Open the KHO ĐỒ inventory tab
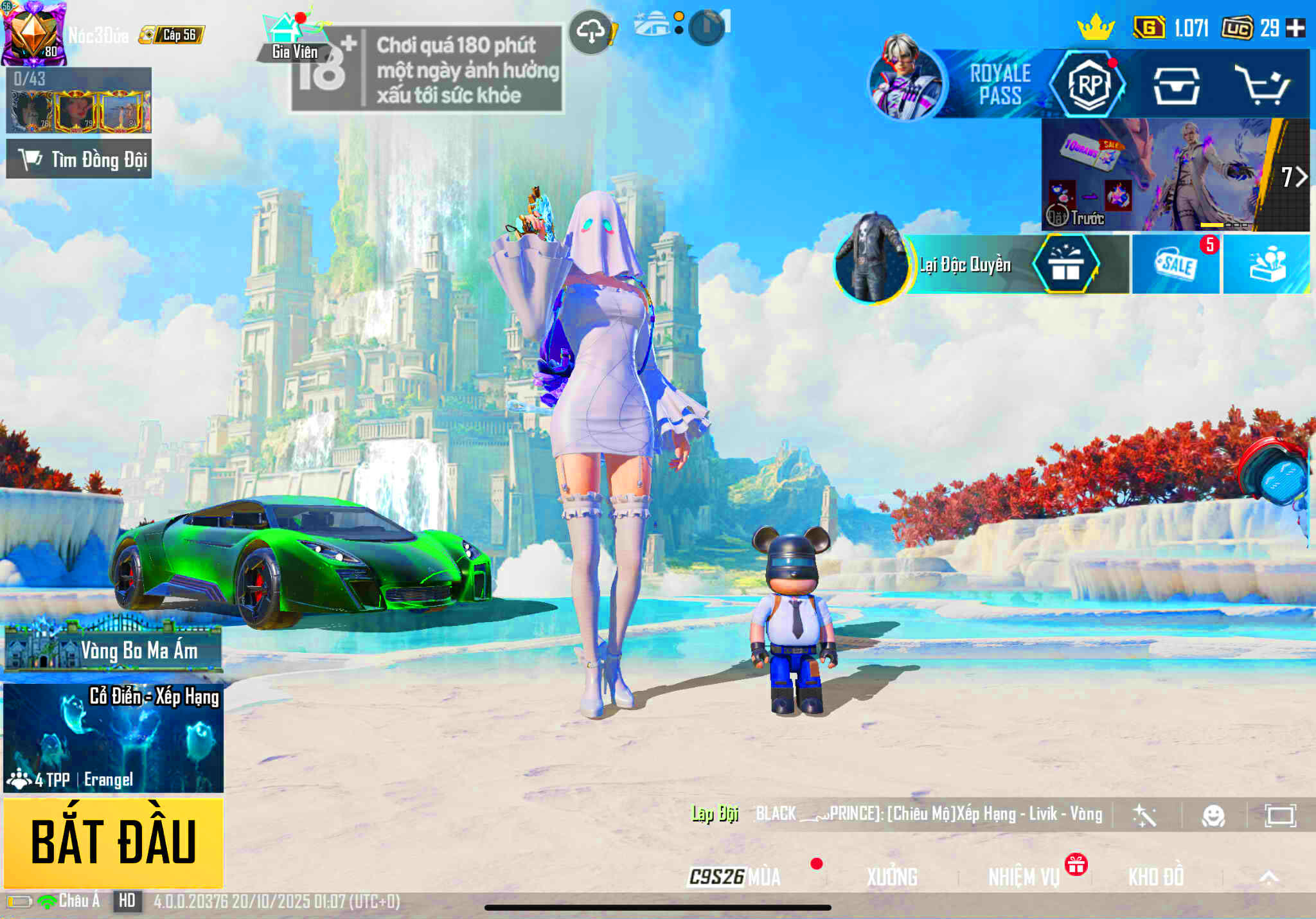 click(1155, 877)
